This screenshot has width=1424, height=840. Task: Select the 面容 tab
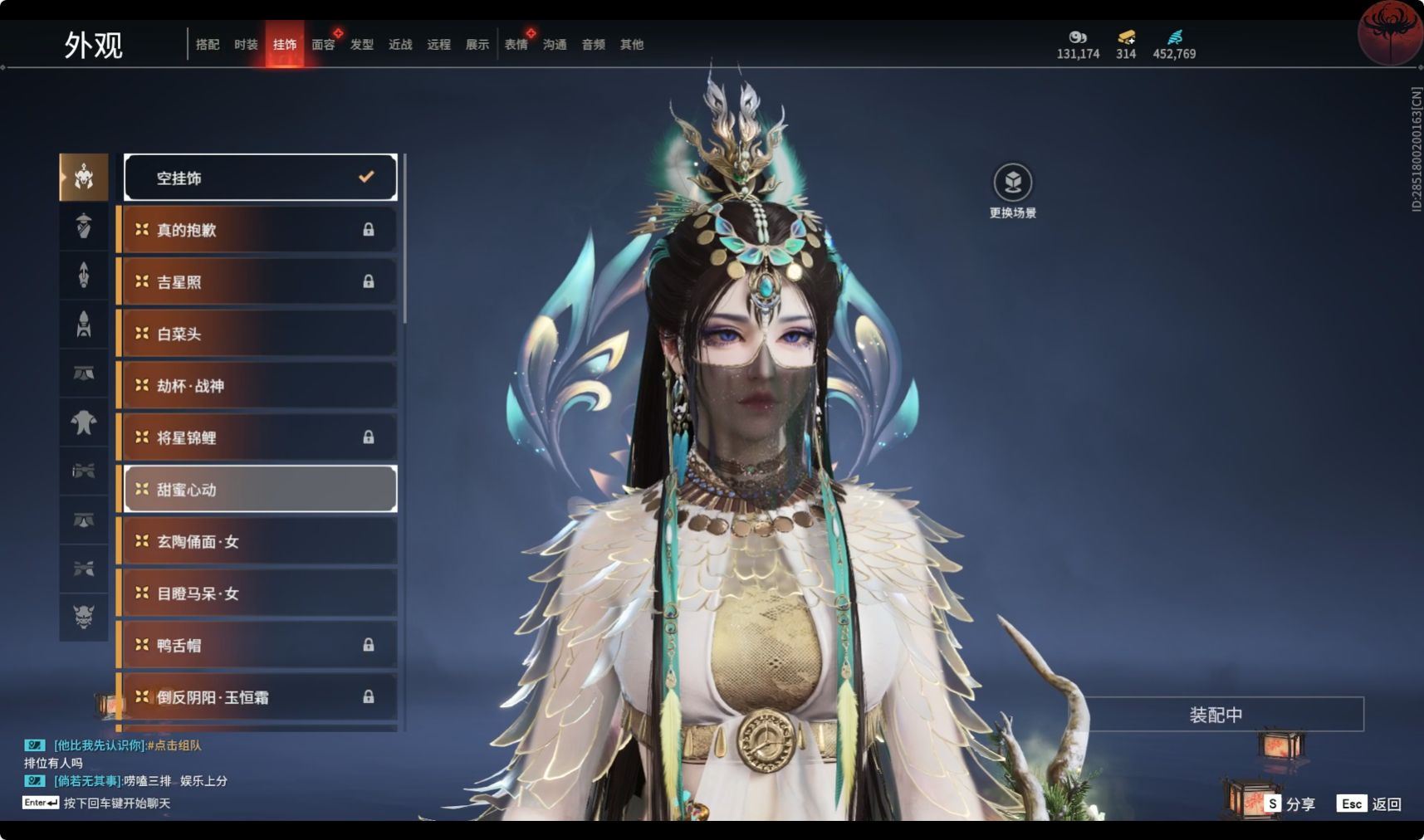tap(323, 45)
